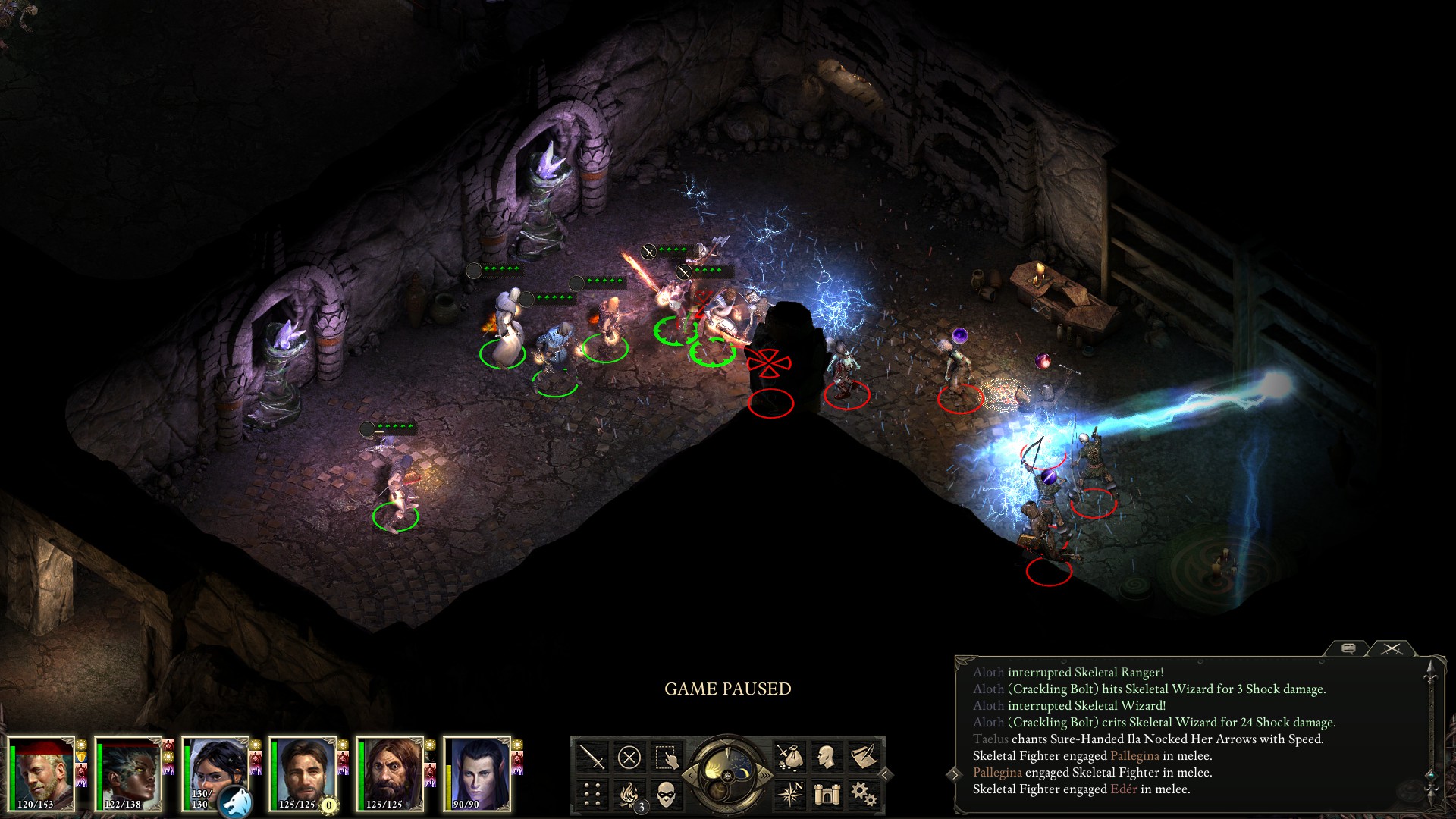Screen dimensions: 1456x819
Task: Open the options gears icon
Action: click(x=864, y=794)
